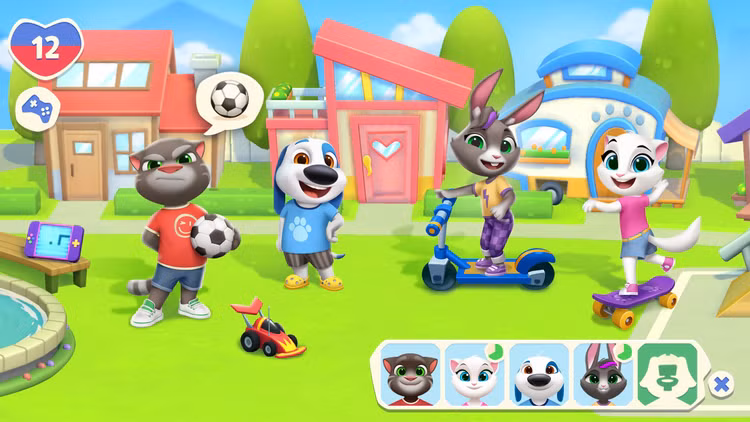Open the gamepad mini-games button
This screenshot has height=422, width=750.
(37, 107)
